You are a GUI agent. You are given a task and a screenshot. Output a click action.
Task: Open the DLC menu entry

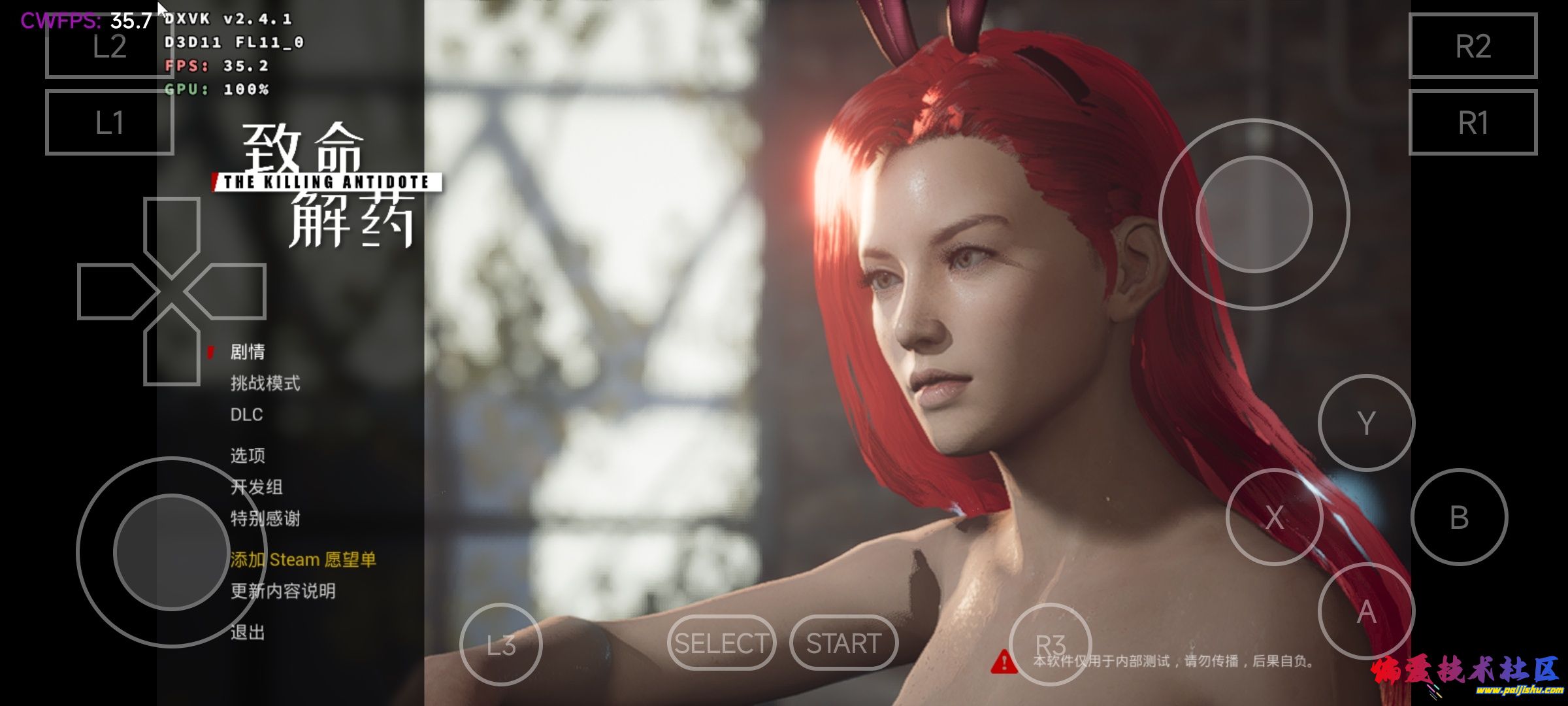246,414
